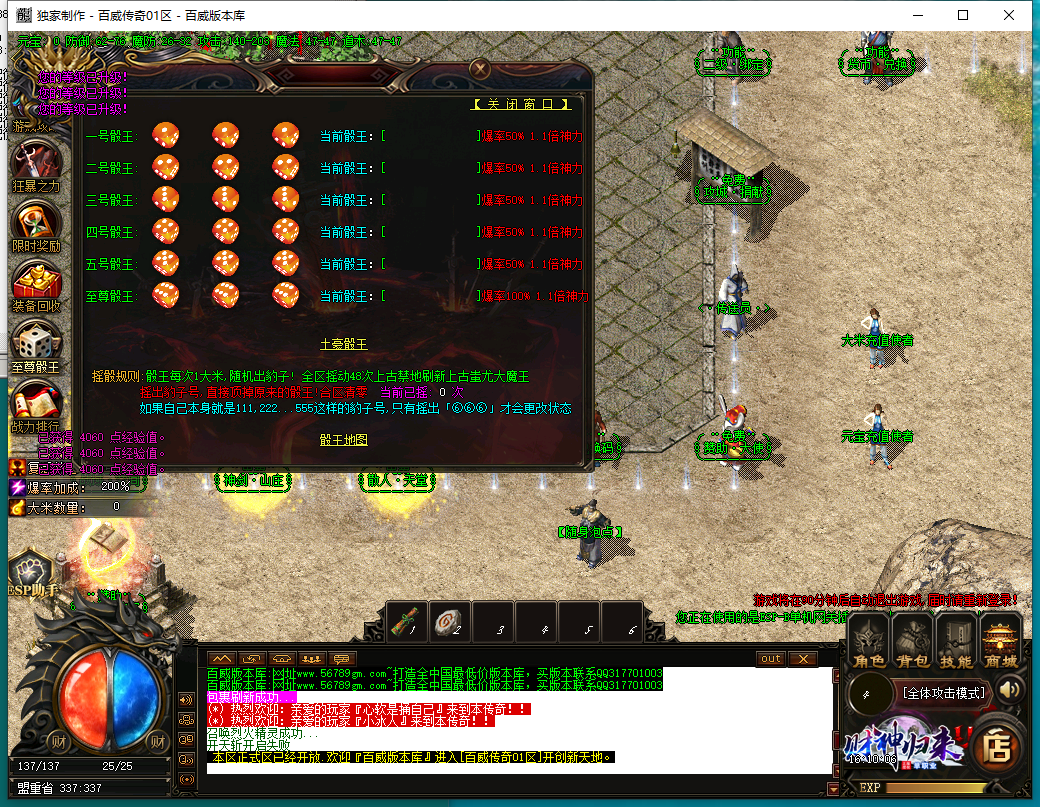The image size is (1040, 807).
Task: Click the chat box 'out' button
Action: [770, 658]
